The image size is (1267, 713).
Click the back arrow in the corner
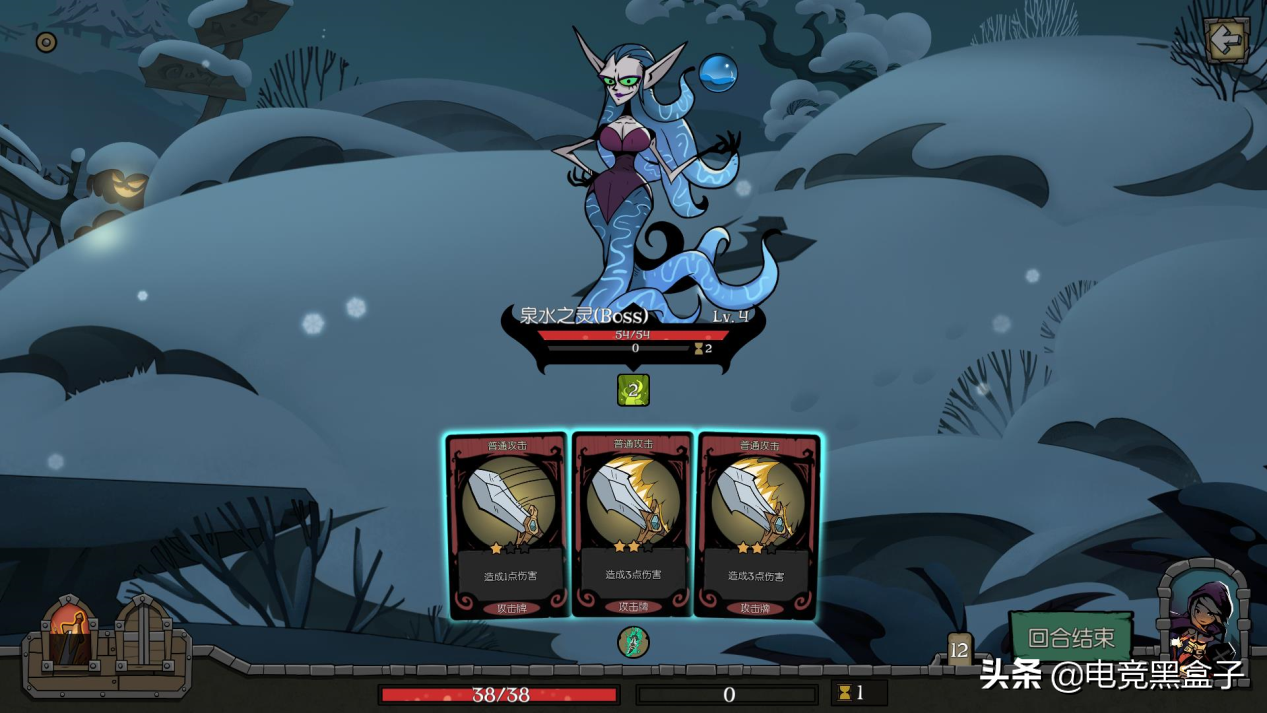[1225, 41]
